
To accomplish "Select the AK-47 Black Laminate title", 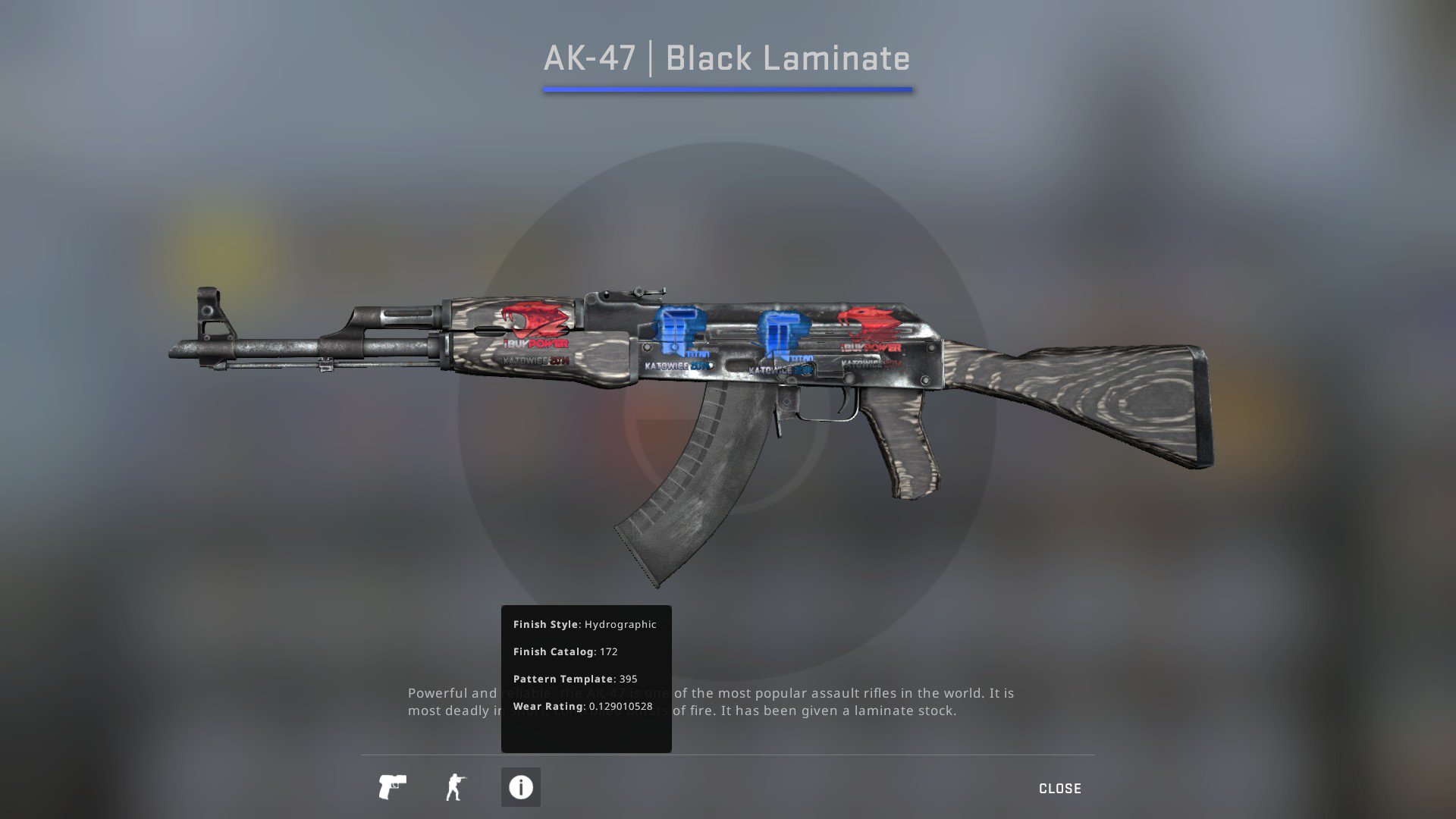I will [x=726, y=58].
